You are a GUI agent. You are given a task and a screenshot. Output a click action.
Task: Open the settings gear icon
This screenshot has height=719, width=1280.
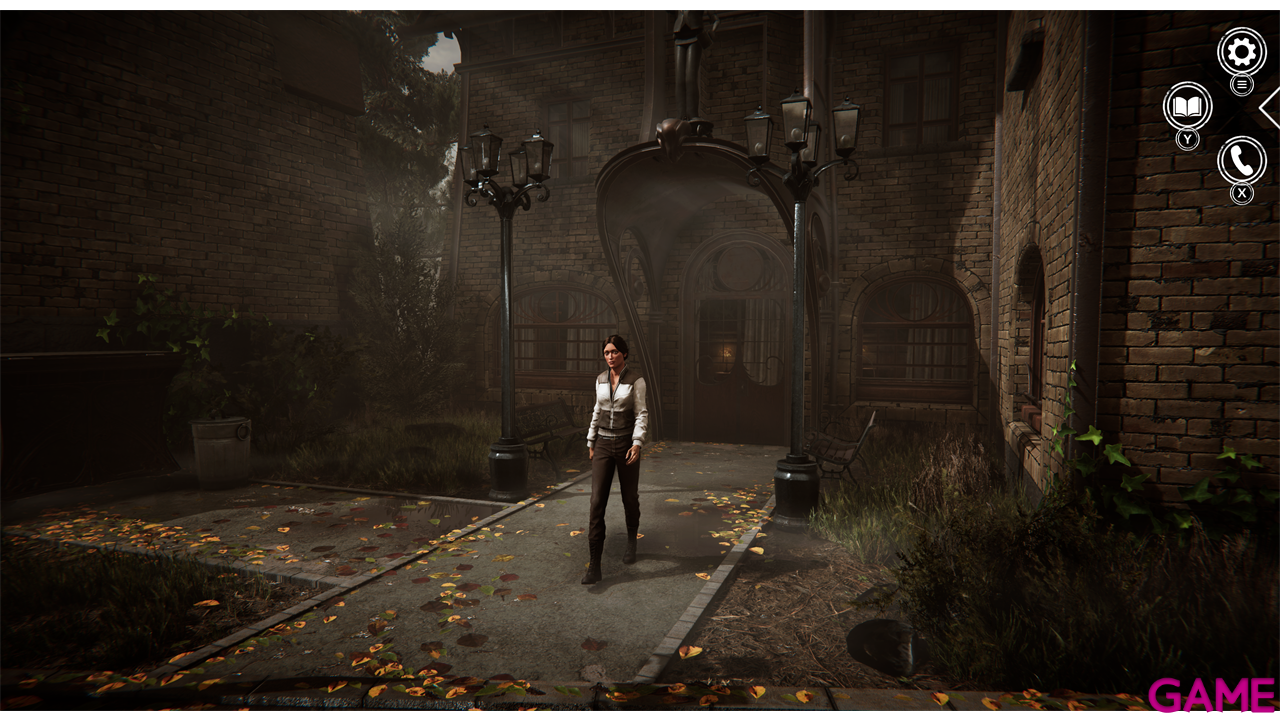pos(1241,52)
